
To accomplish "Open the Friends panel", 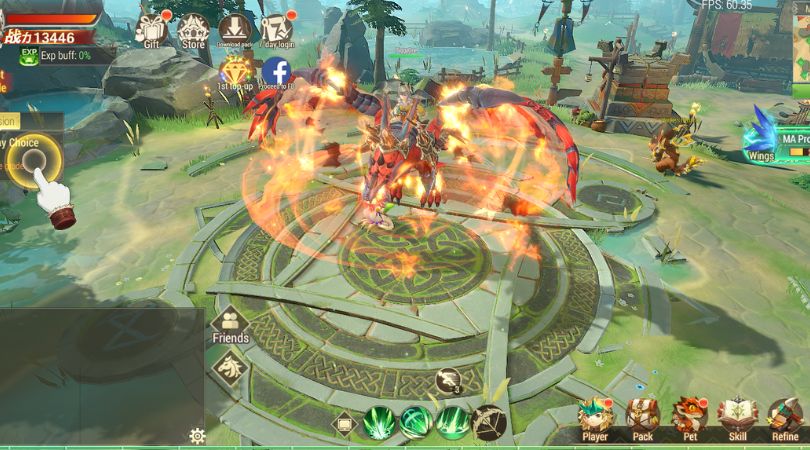I will click(231, 324).
